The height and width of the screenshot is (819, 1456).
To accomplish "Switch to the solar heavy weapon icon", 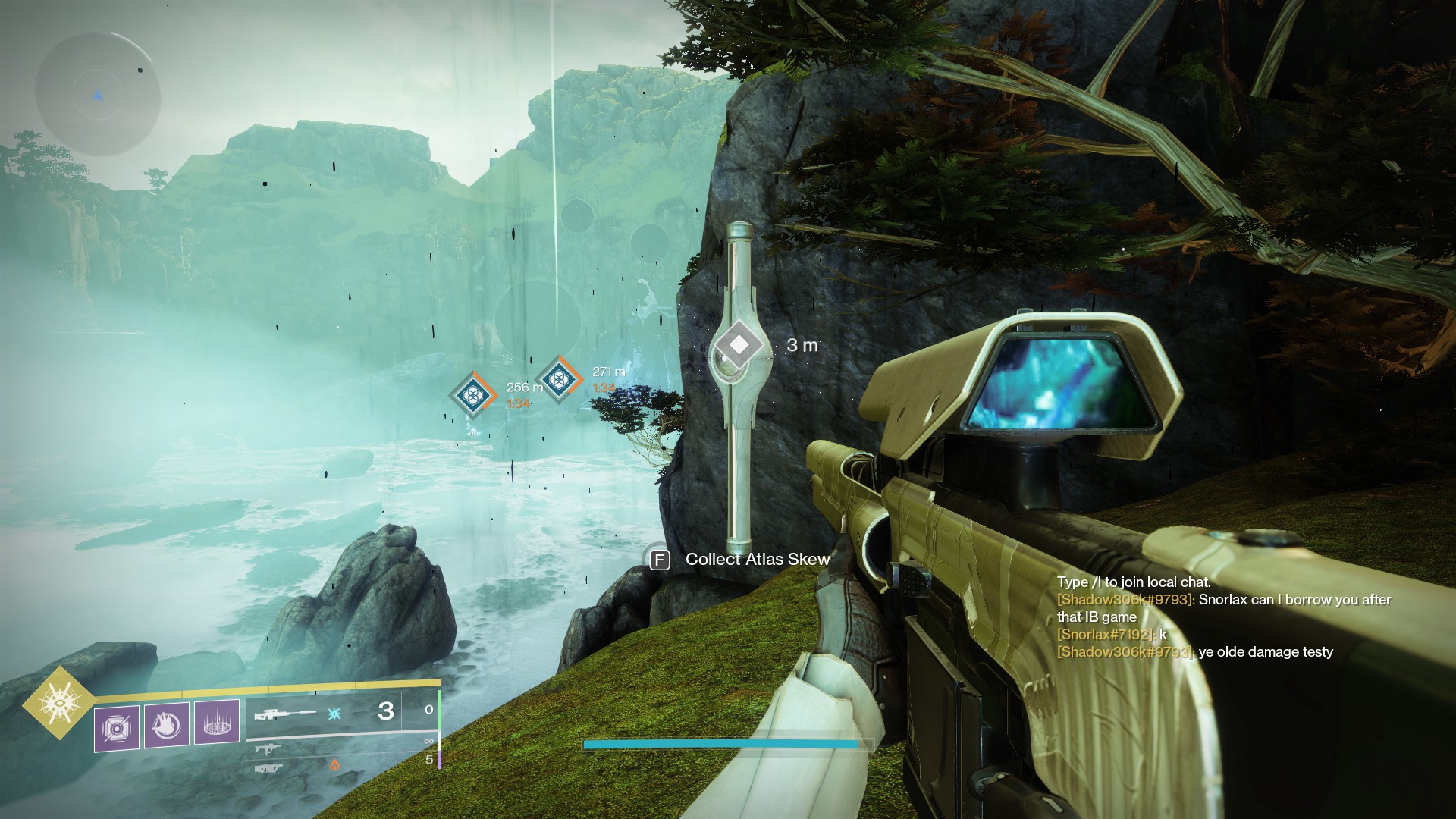I will (x=270, y=768).
